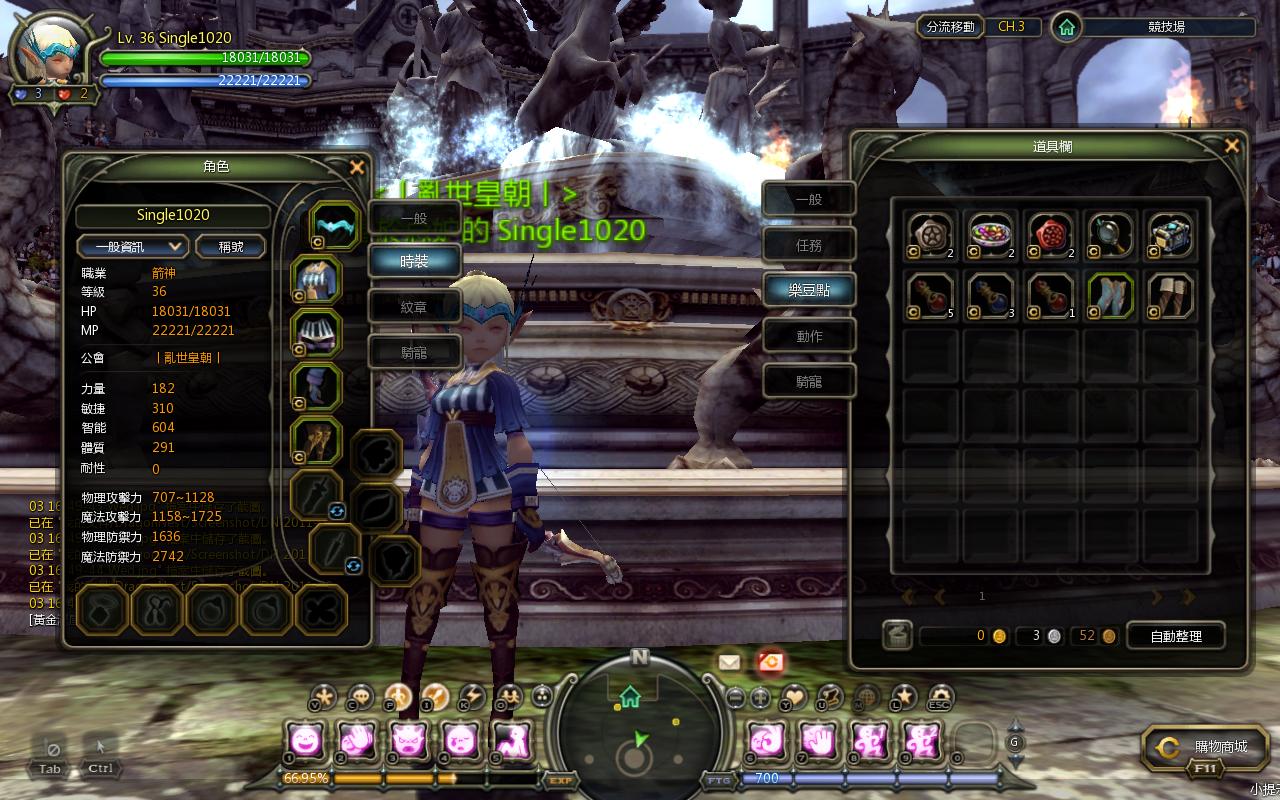Image resolution: width=1280 pixels, height=800 pixels.
Task: Click the 自動整理 auto-sort button
Action: tap(1175, 636)
